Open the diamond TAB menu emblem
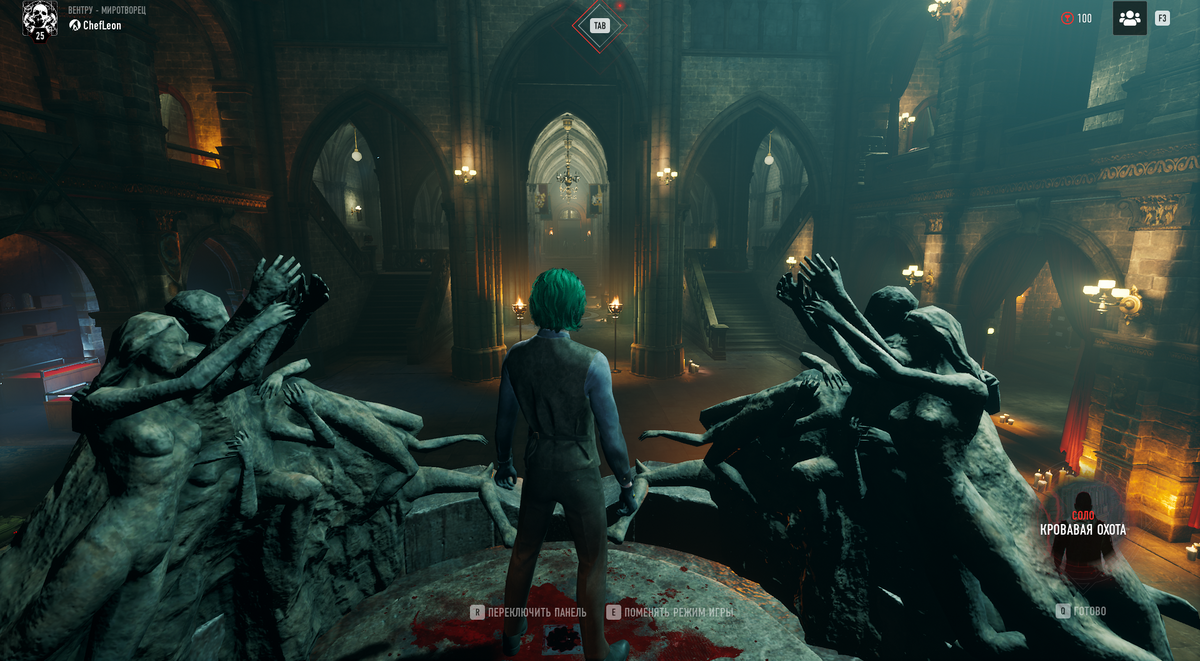This screenshot has width=1200, height=661. pyautogui.click(x=599, y=25)
